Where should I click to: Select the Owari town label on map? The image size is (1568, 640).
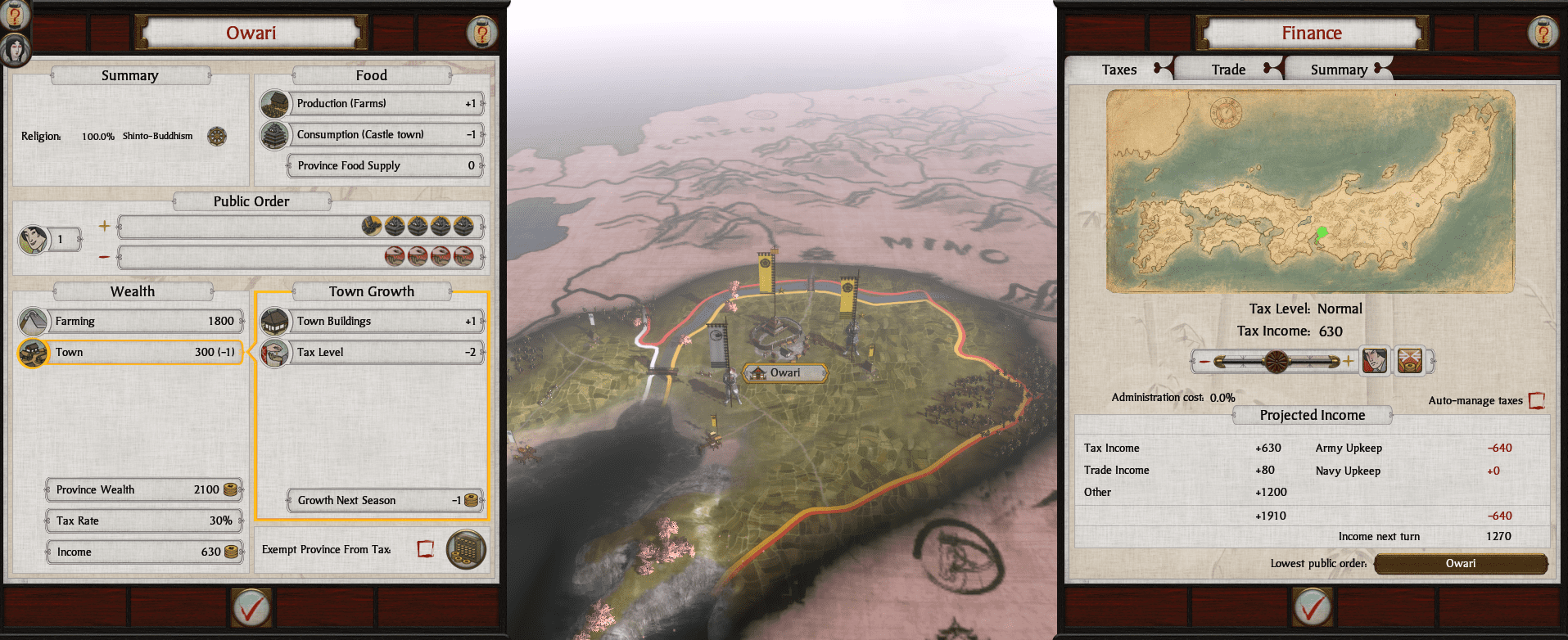(784, 373)
